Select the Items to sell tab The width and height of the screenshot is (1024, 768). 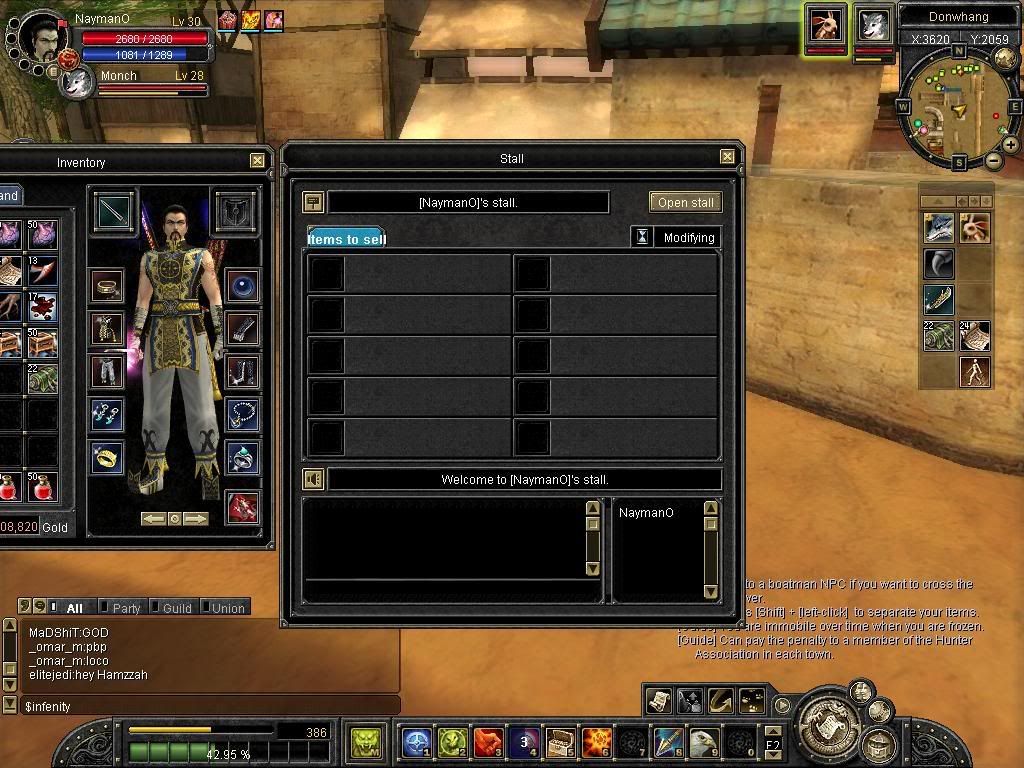click(346, 239)
